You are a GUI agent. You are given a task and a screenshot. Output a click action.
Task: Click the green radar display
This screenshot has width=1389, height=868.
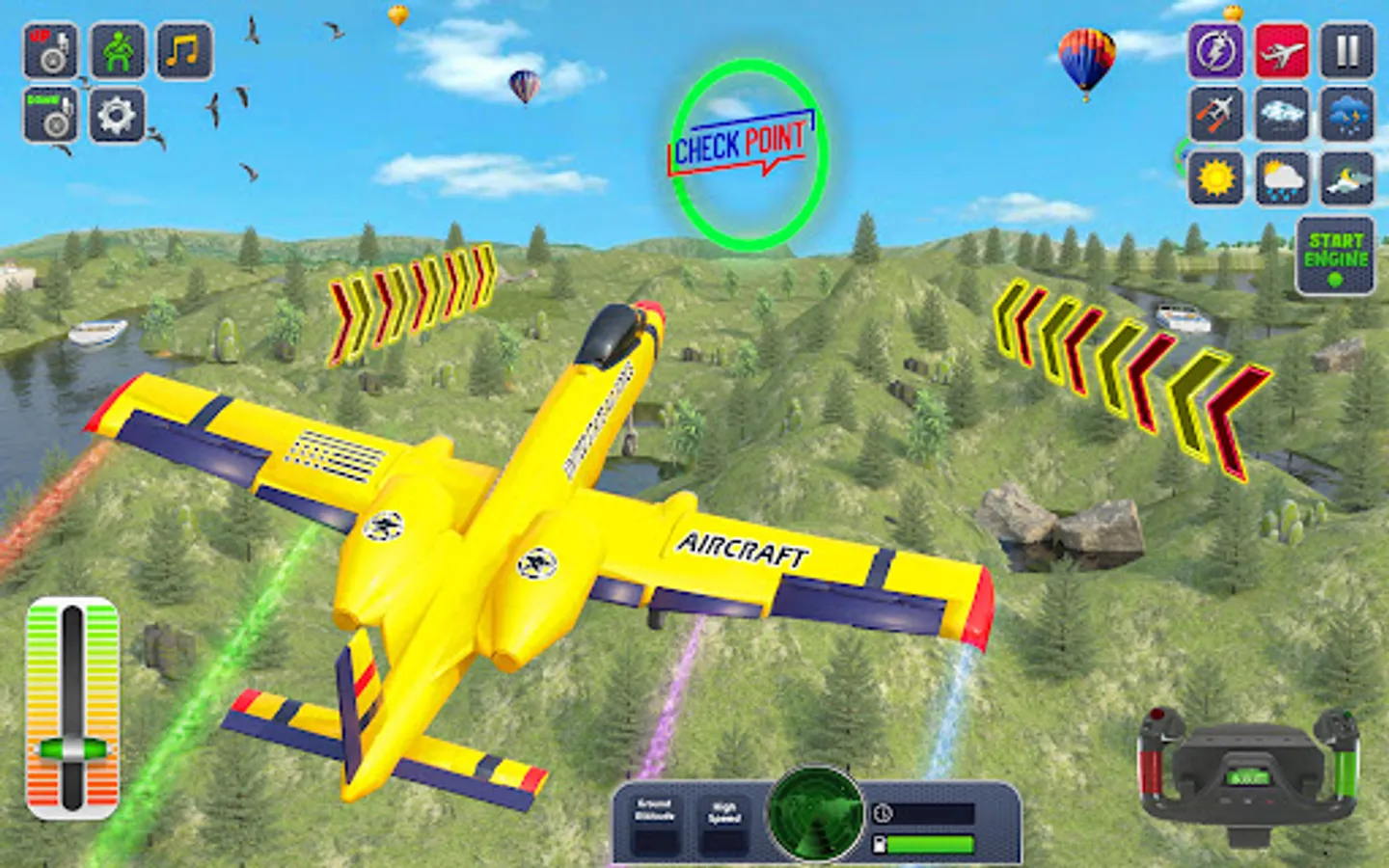[x=815, y=825]
